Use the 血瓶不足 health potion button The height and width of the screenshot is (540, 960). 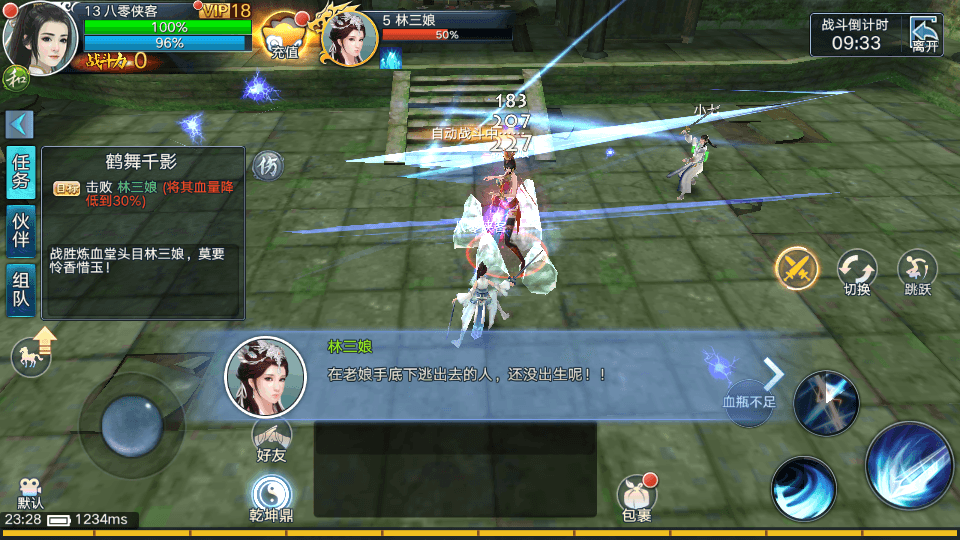(749, 402)
